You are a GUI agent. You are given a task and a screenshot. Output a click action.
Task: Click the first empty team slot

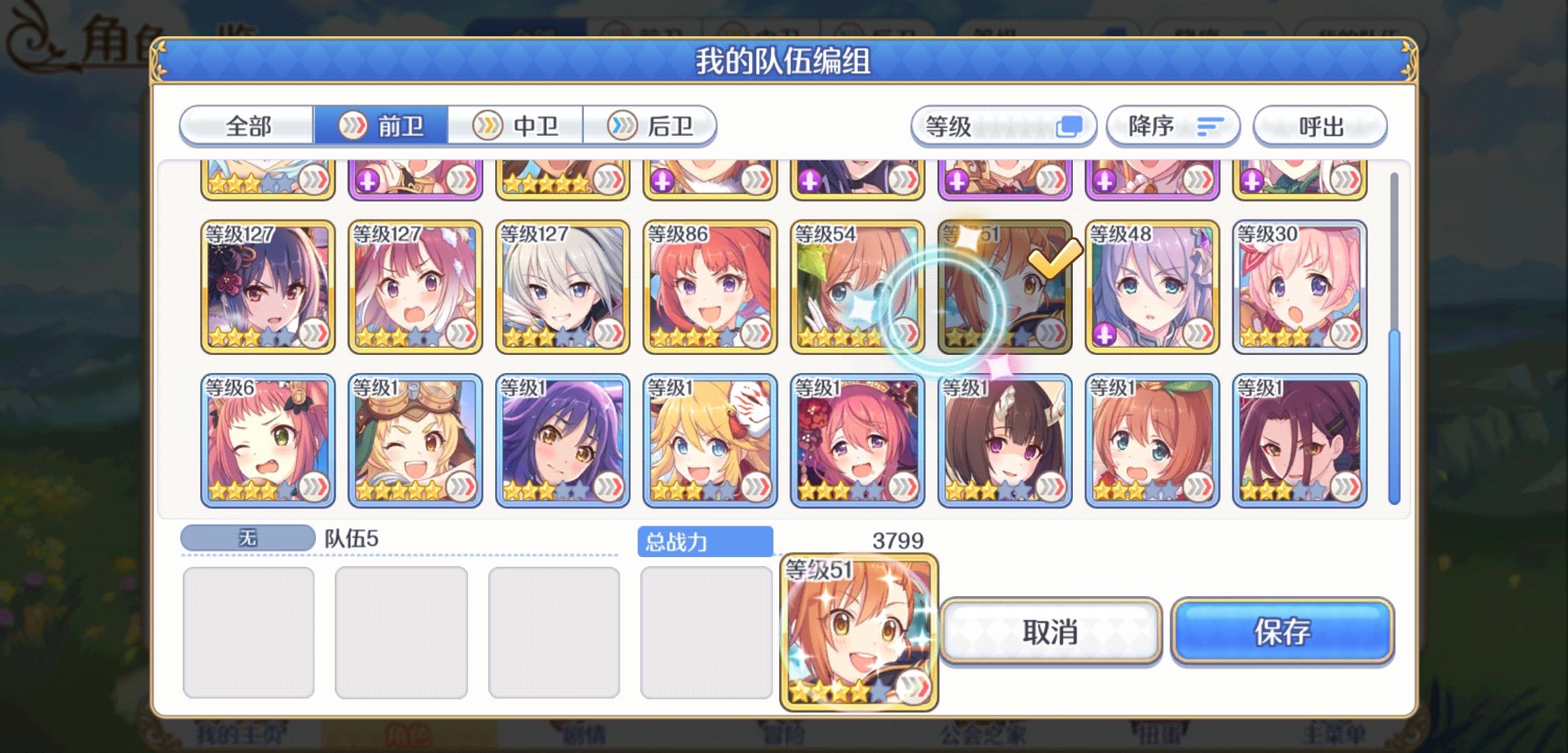(251, 631)
